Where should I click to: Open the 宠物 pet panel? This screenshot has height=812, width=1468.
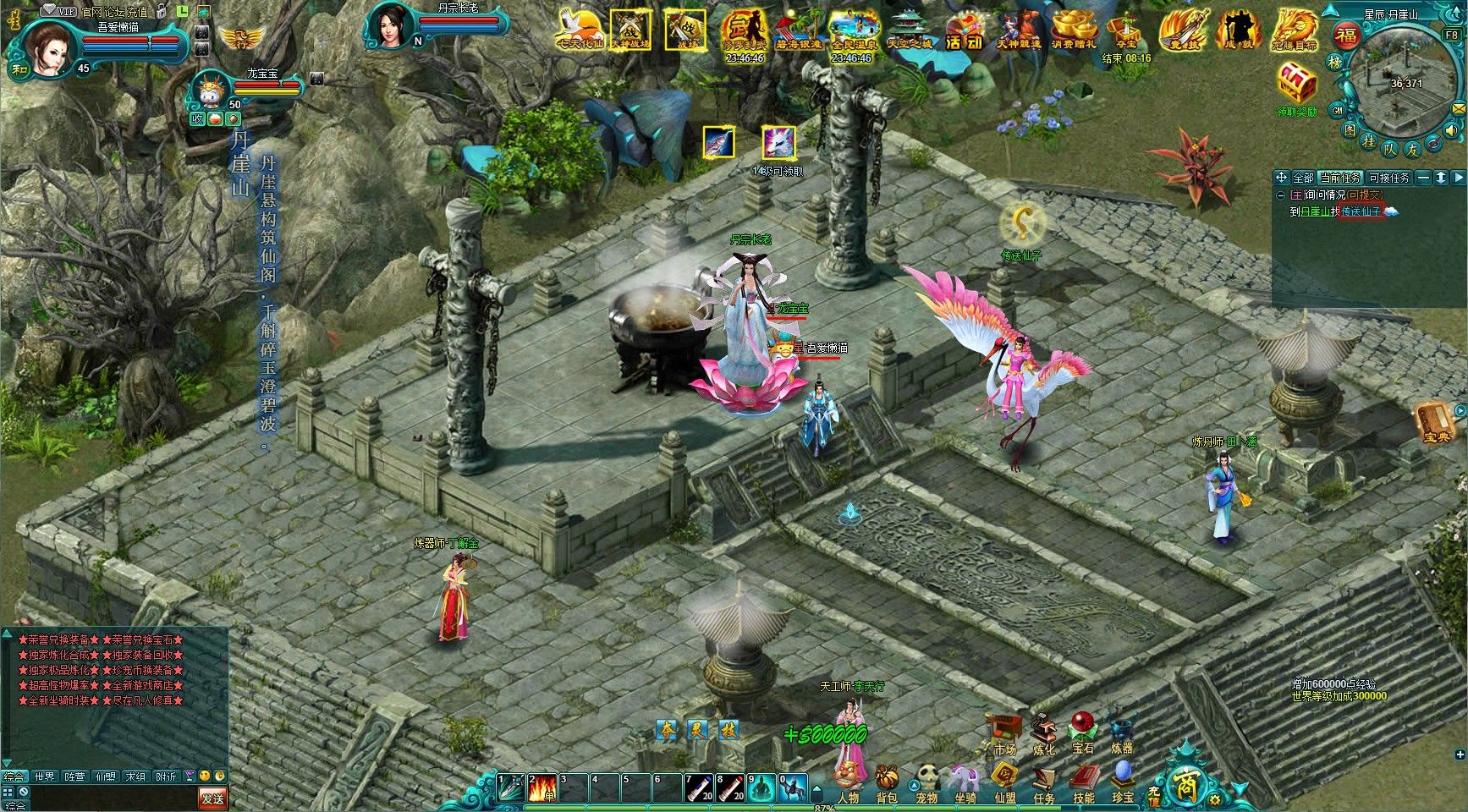(926, 781)
